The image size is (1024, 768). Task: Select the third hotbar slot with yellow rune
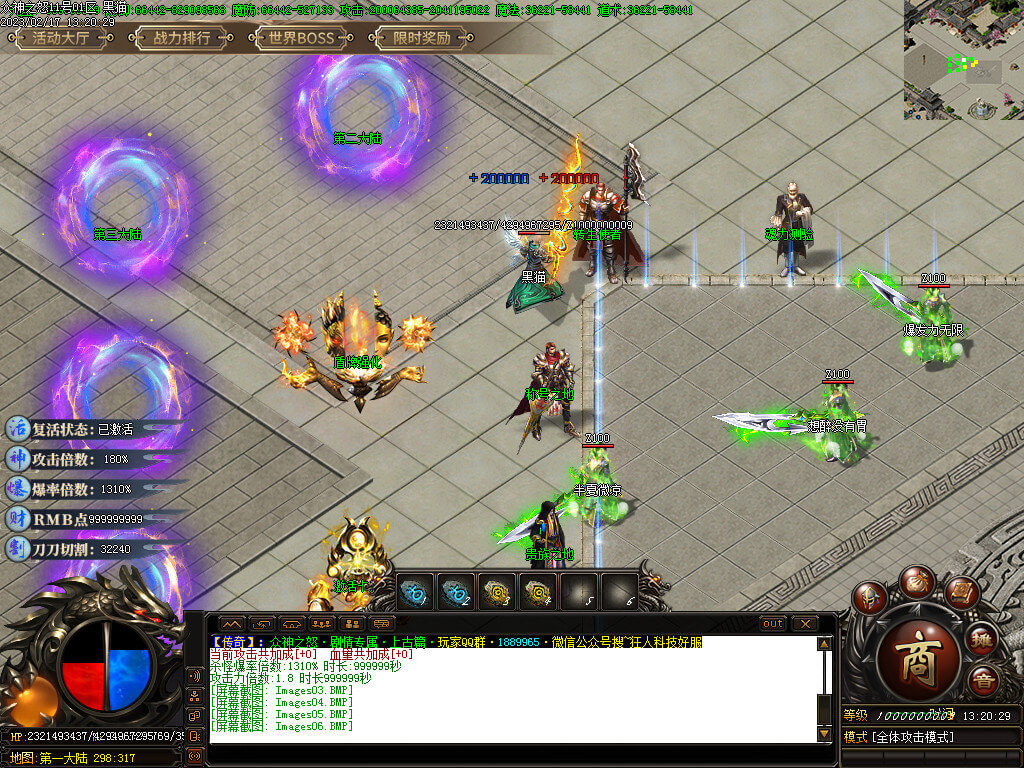click(x=497, y=591)
